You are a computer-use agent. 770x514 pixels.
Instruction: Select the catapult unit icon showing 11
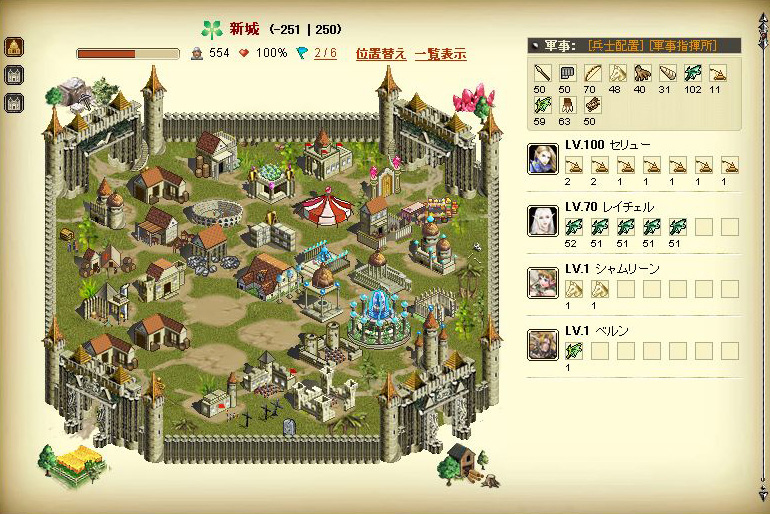717,72
